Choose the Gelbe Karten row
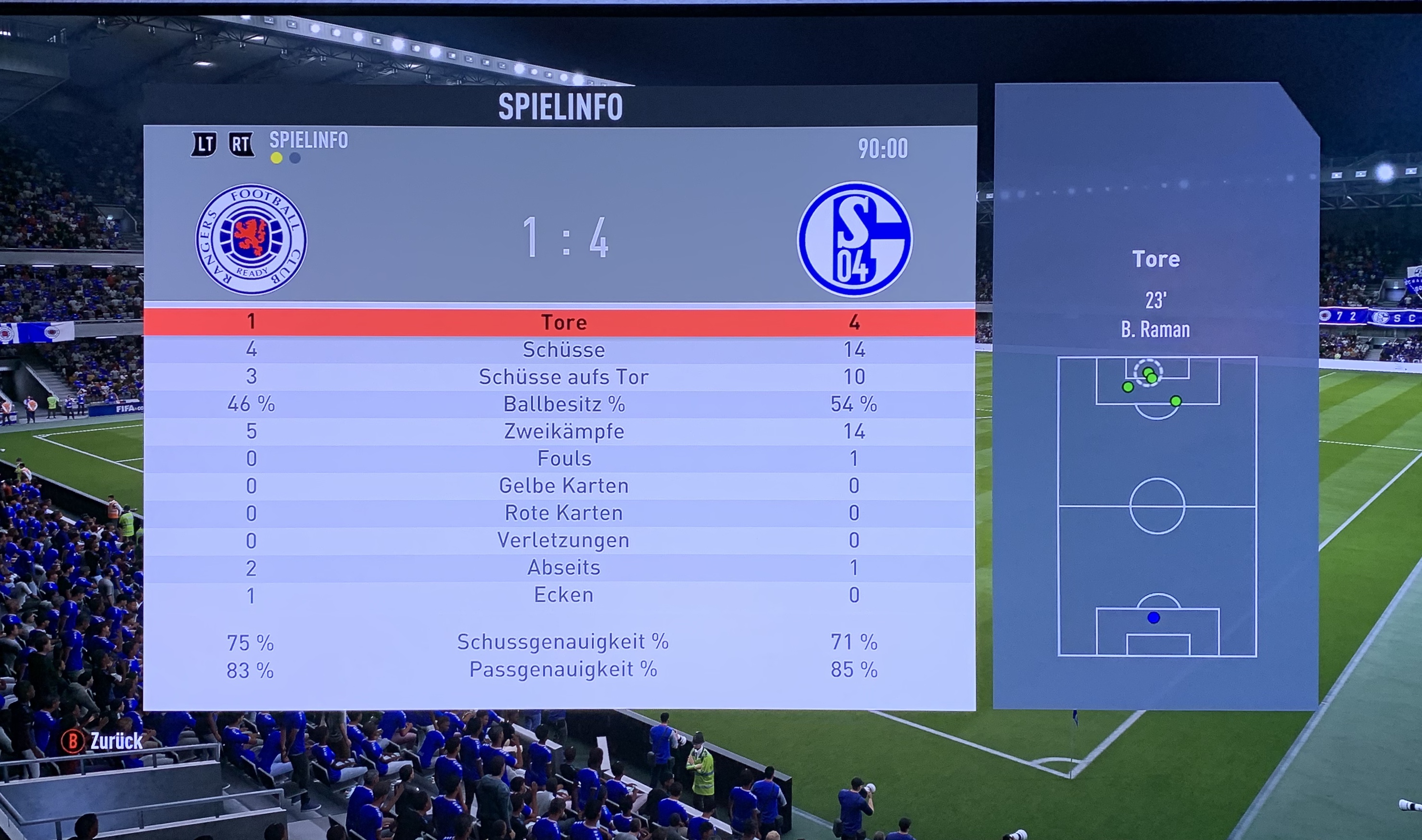This screenshot has width=1422, height=840. click(x=563, y=486)
